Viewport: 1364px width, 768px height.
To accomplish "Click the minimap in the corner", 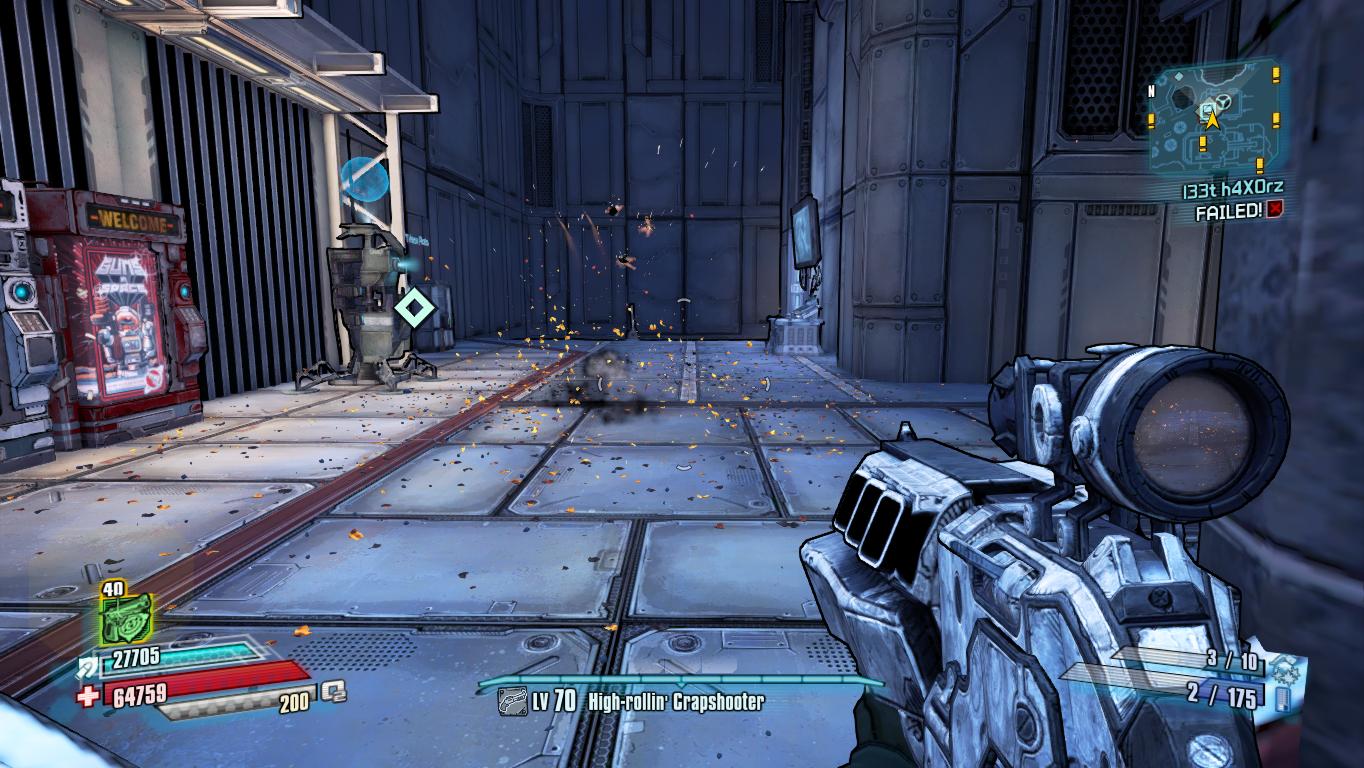I will pos(1212,119).
